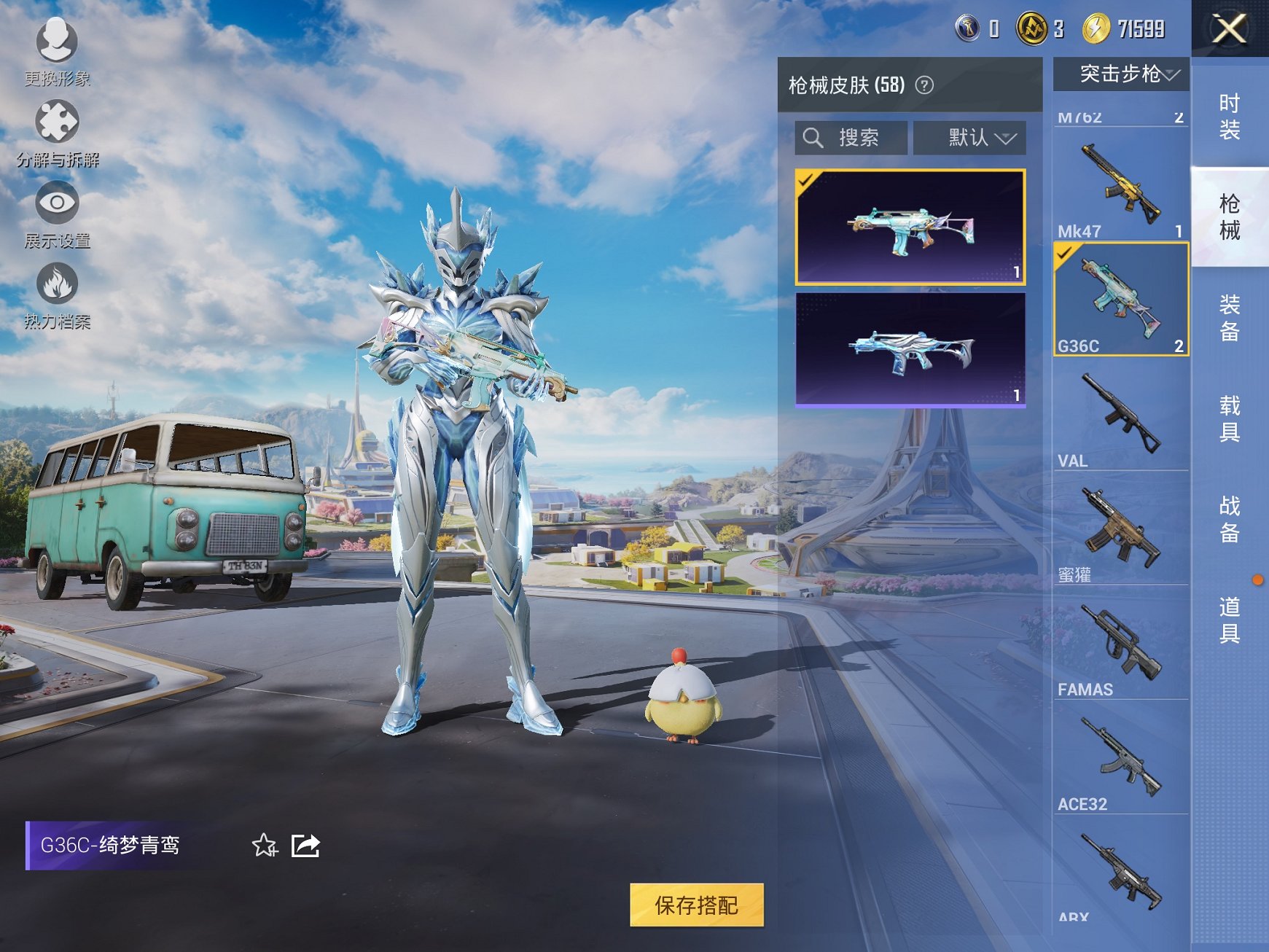Switch to the 时装 tab
Image resolution: width=1269 pixels, height=952 pixels.
[x=1230, y=117]
